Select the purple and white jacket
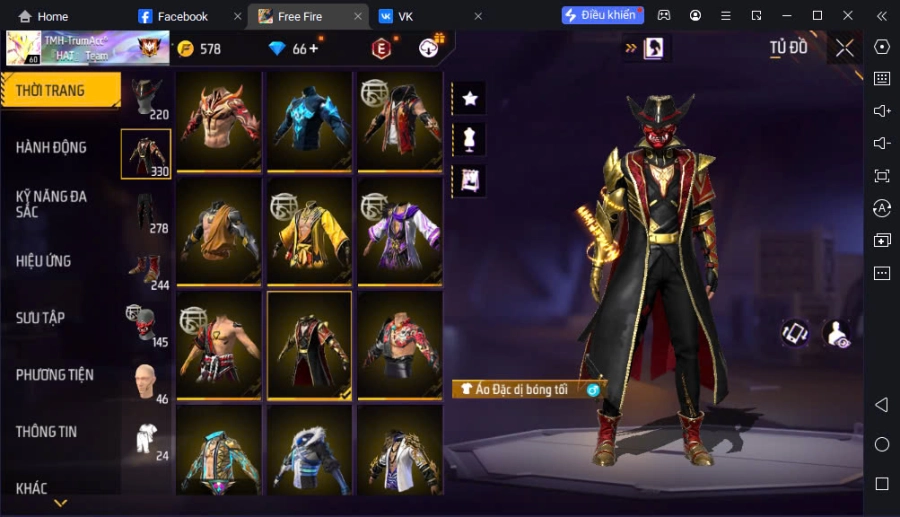 click(x=400, y=230)
